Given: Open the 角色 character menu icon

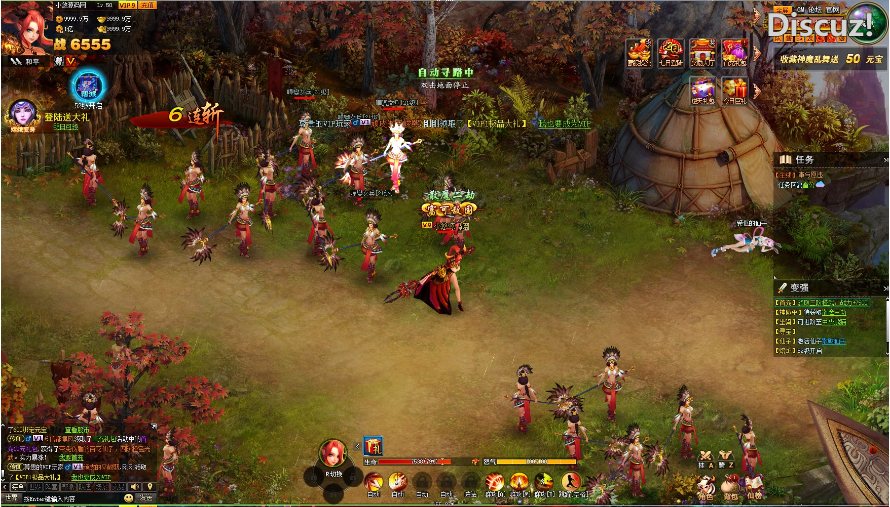Looking at the screenshot, I should [x=706, y=490].
